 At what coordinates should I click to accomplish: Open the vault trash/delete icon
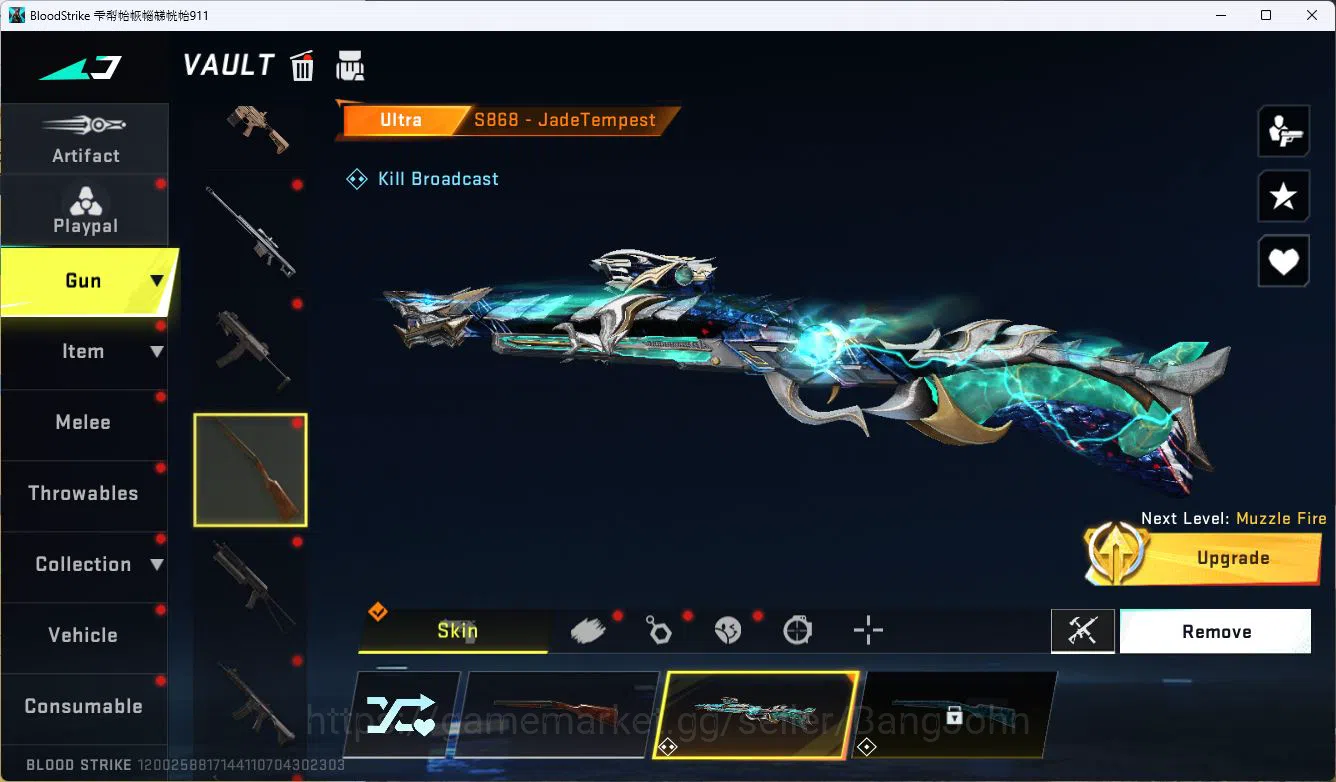301,65
